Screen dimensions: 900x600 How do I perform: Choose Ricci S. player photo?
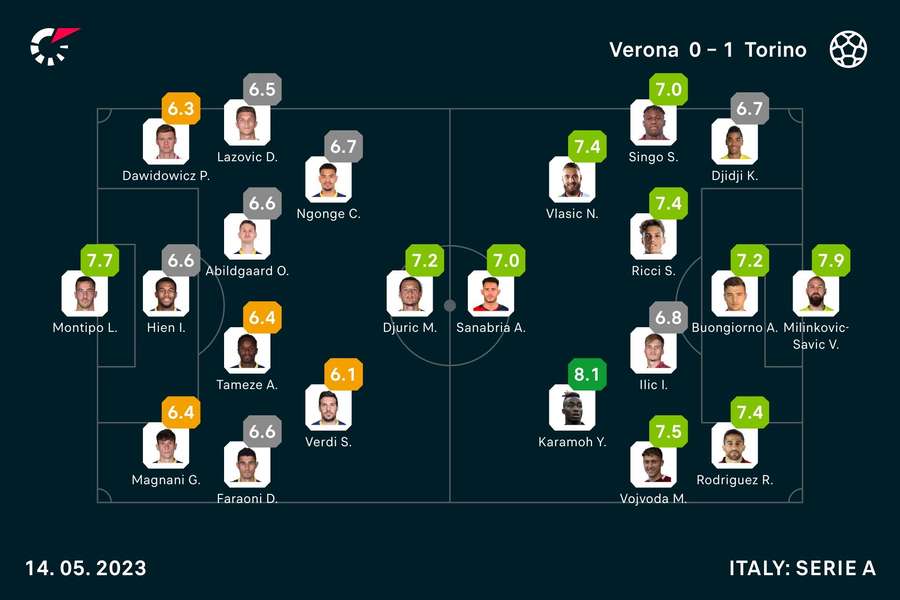[653, 236]
